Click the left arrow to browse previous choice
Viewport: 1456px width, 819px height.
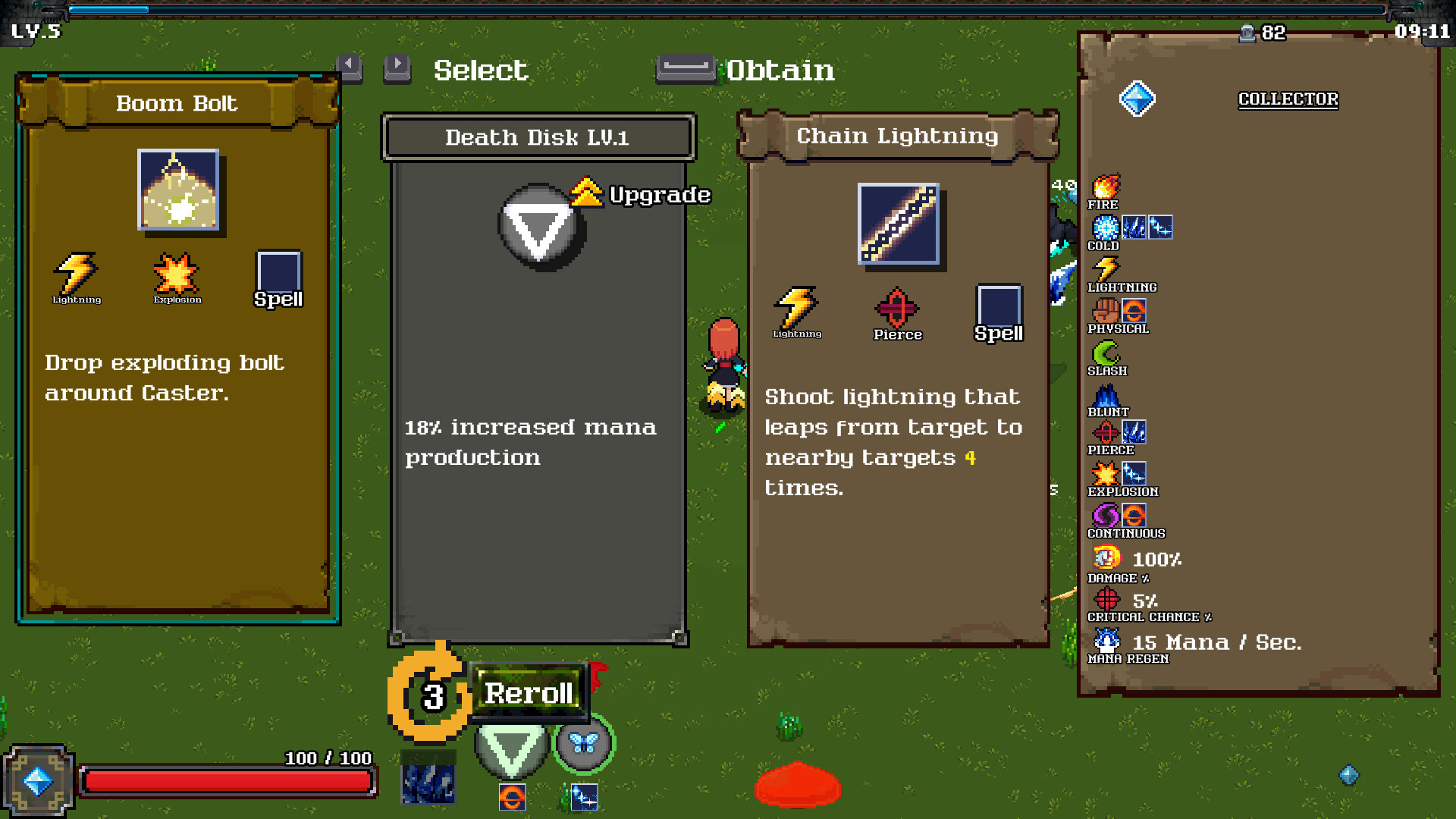[x=350, y=67]
